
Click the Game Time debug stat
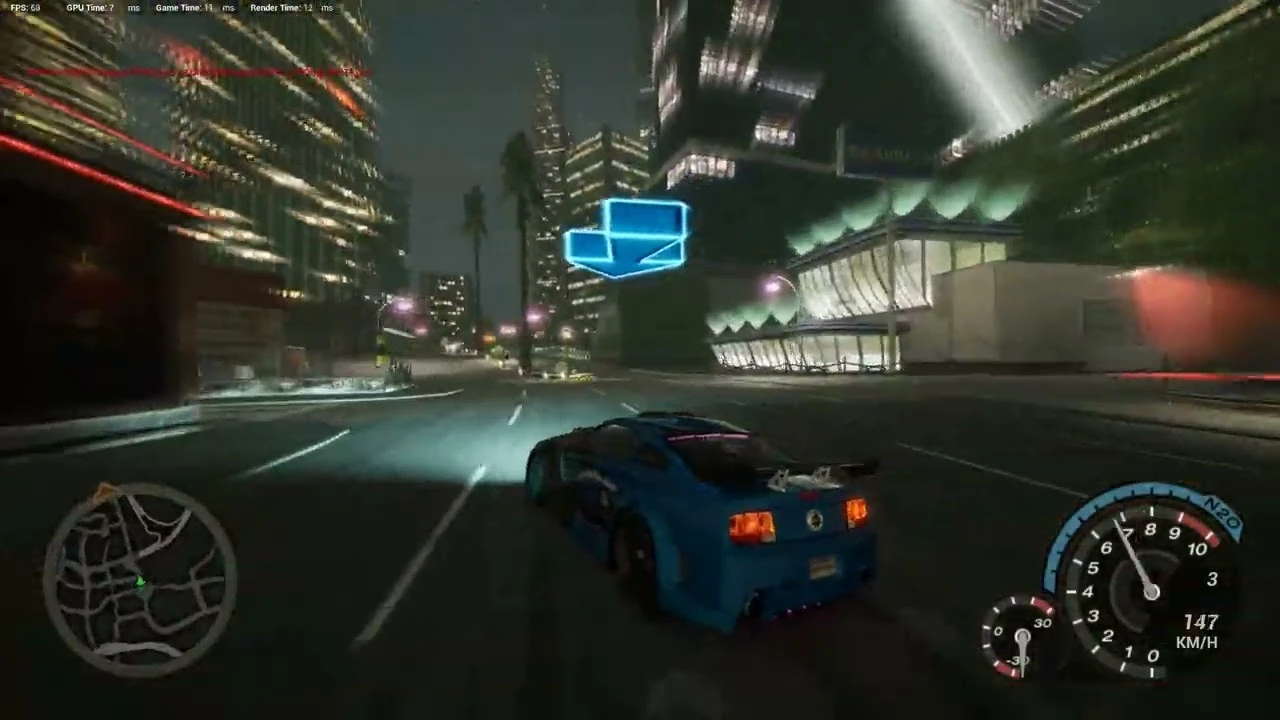click(x=186, y=8)
